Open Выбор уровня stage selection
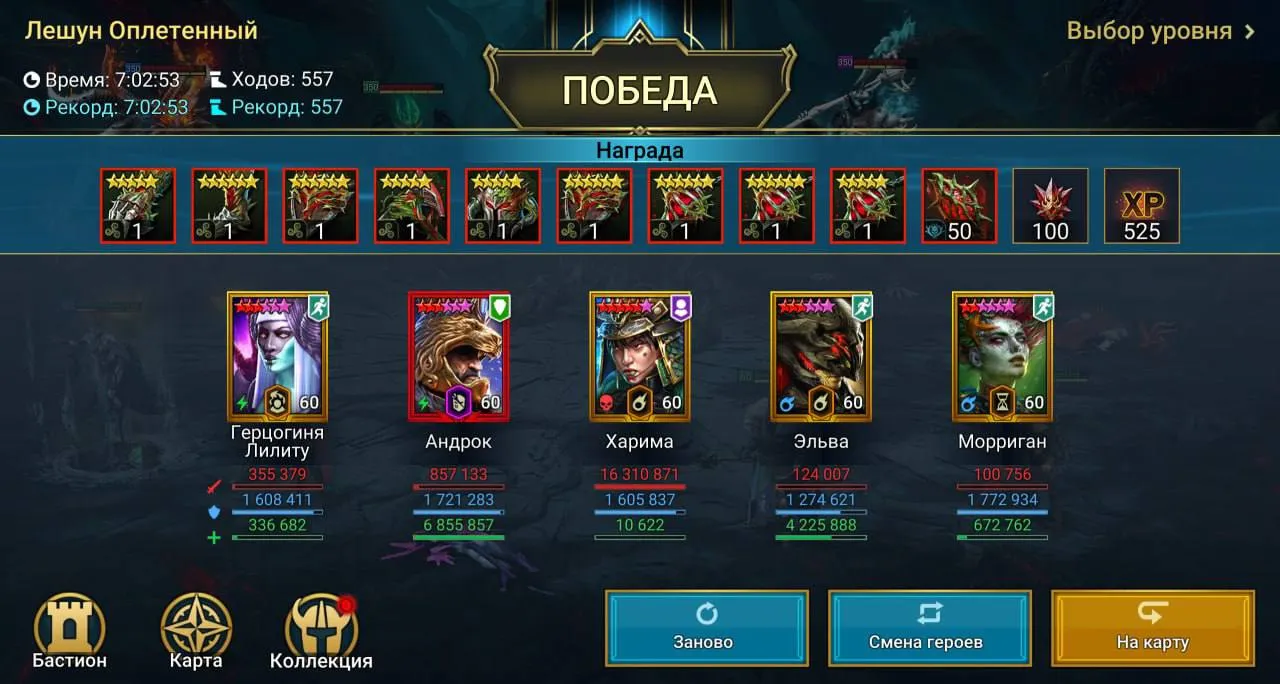 1160,31
